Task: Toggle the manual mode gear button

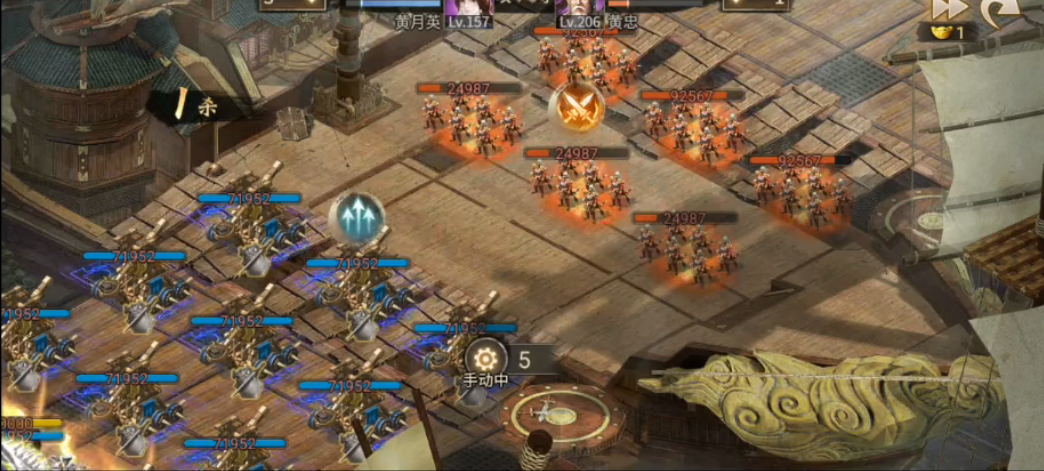Action: pos(486,359)
